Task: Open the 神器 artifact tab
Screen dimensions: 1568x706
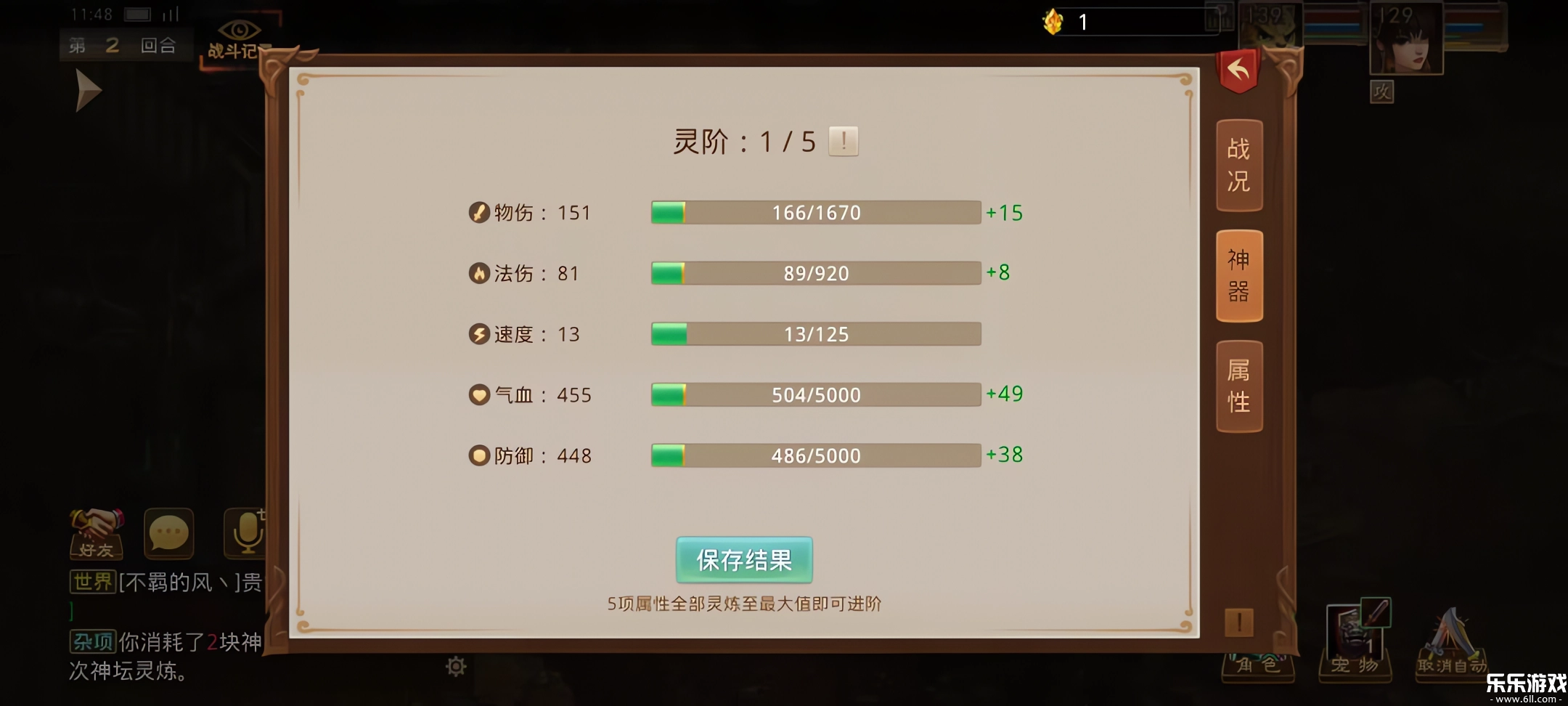Action: point(1239,276)
